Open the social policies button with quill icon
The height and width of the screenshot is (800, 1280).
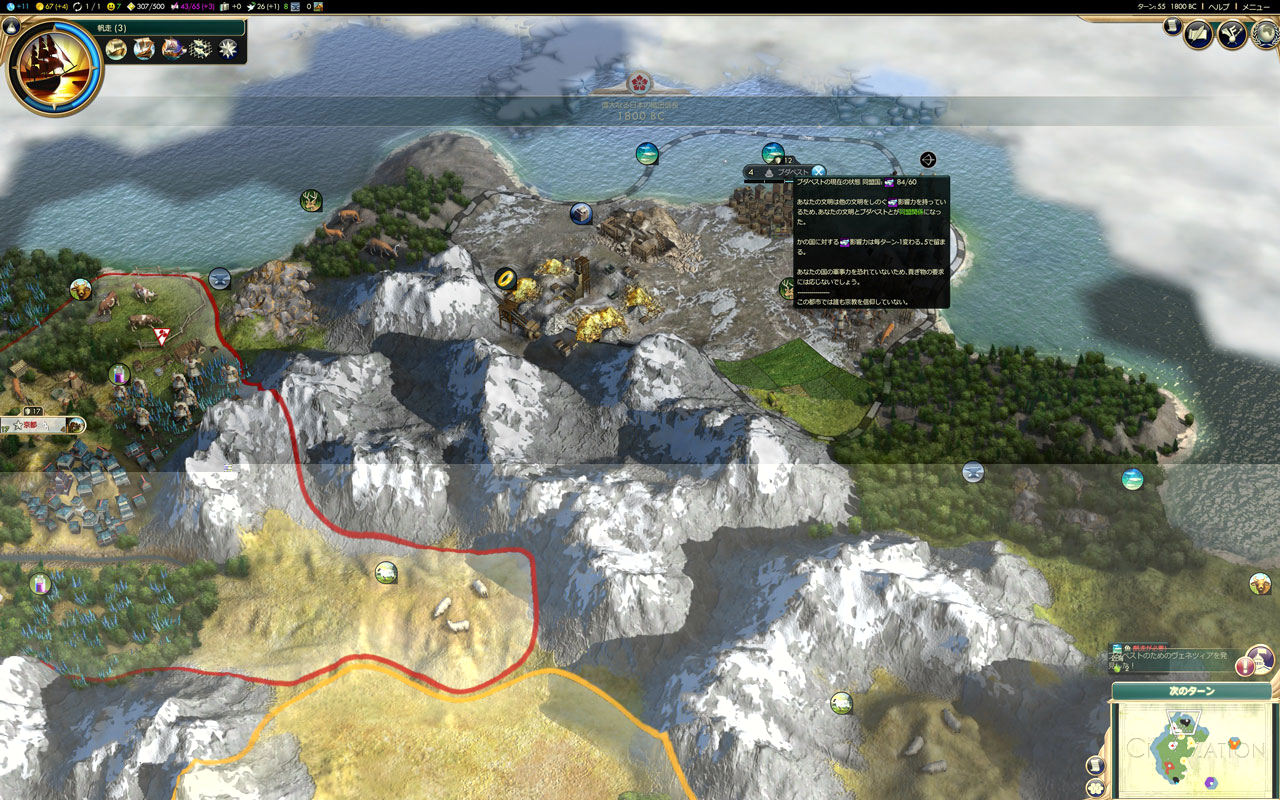[x=1198, y=35]
